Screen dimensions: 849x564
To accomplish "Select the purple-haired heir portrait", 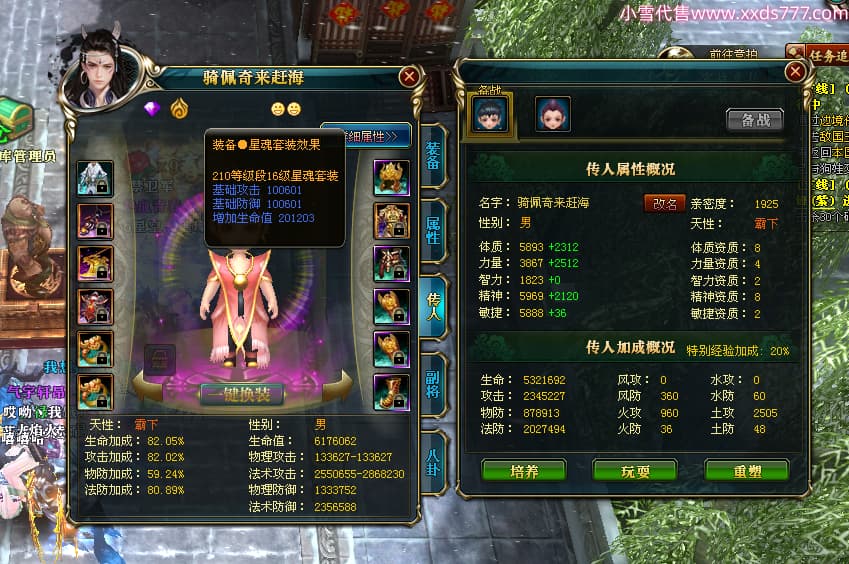I will coord(553,113).
